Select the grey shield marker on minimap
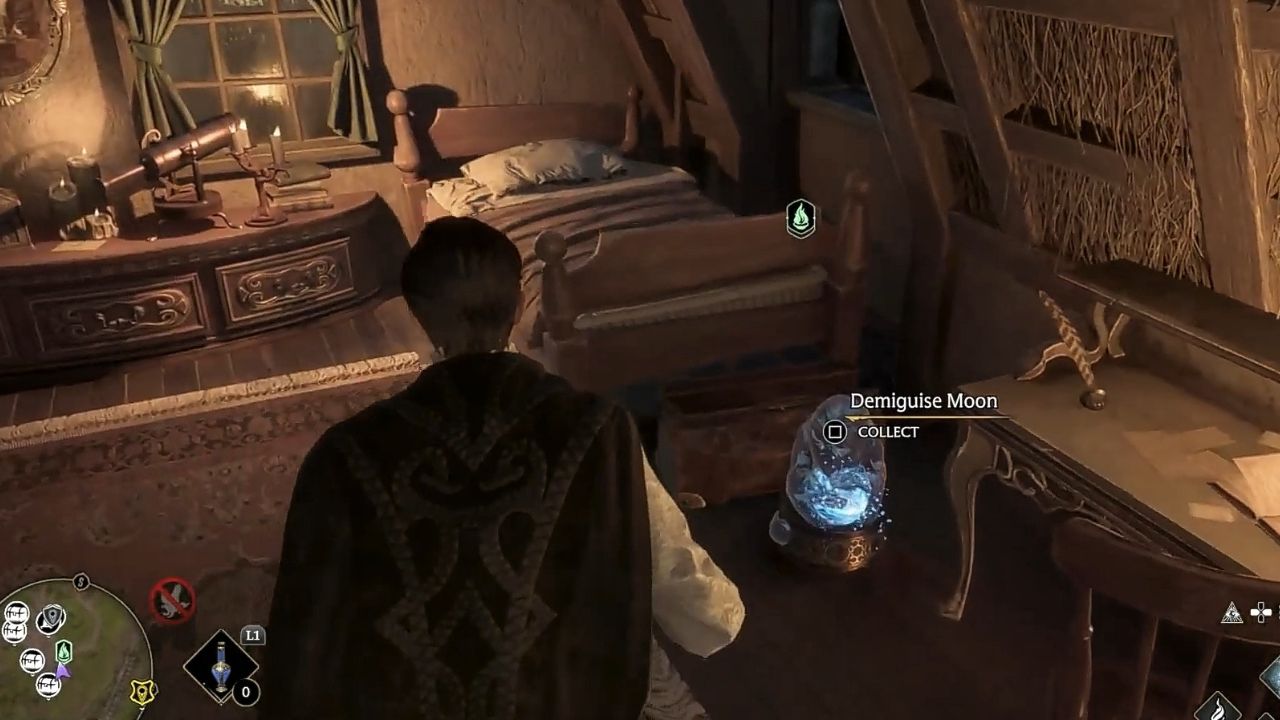Image resolution: width=1280 pixels, height=720 pixels. click(50, 619)
